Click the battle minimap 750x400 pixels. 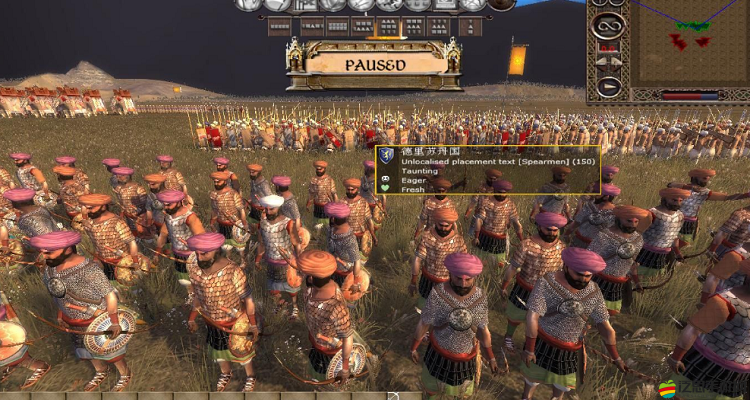tap(688, 43)
